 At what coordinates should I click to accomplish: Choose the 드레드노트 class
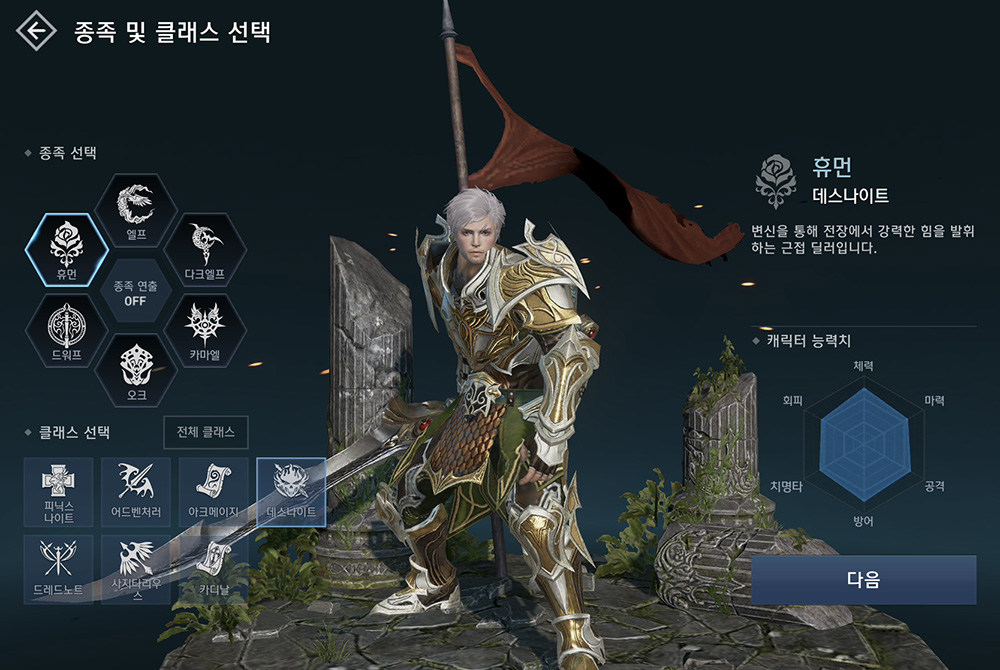point(59,568)
